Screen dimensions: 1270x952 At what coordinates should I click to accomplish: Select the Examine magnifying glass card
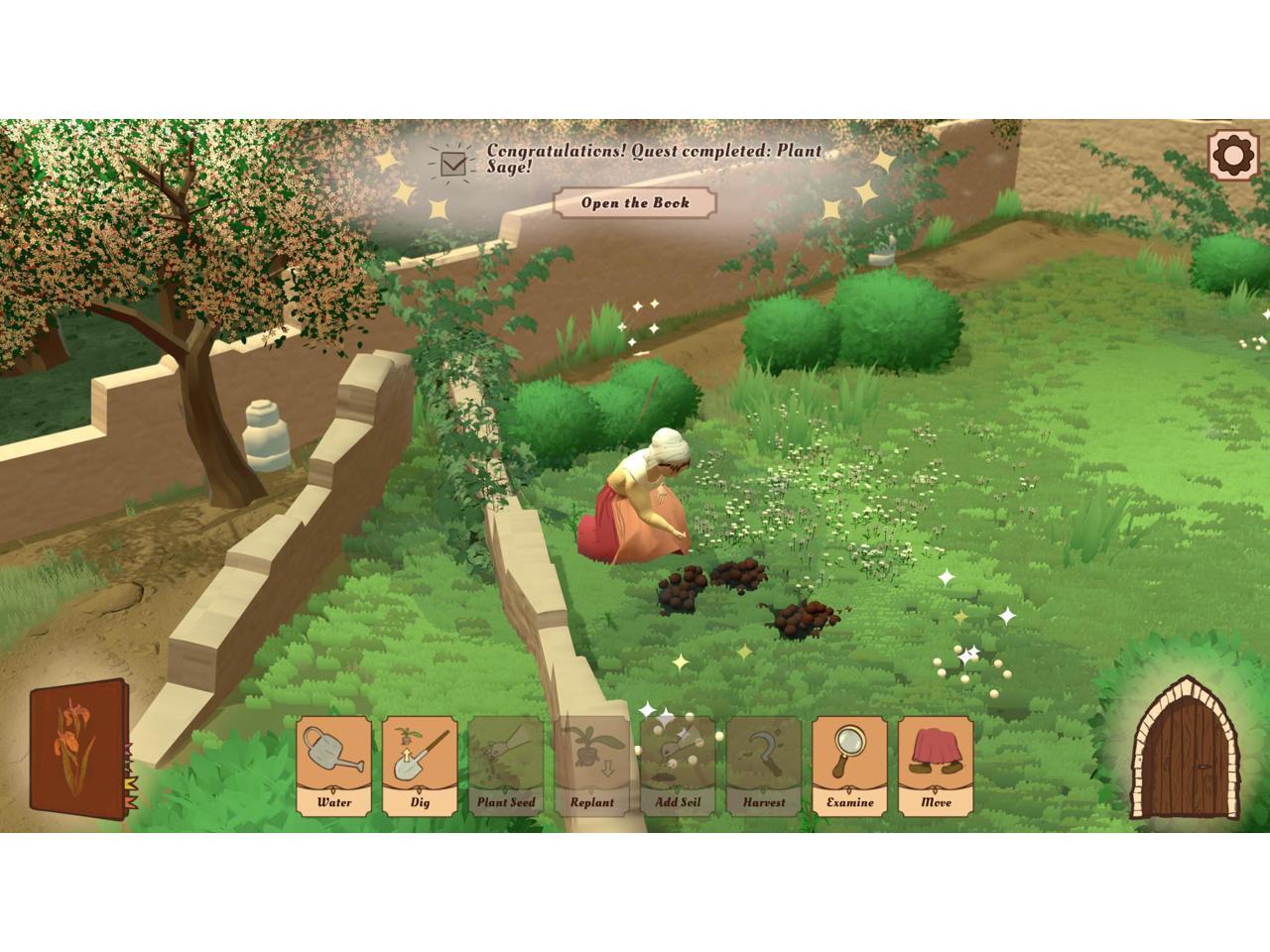(850, 766)
